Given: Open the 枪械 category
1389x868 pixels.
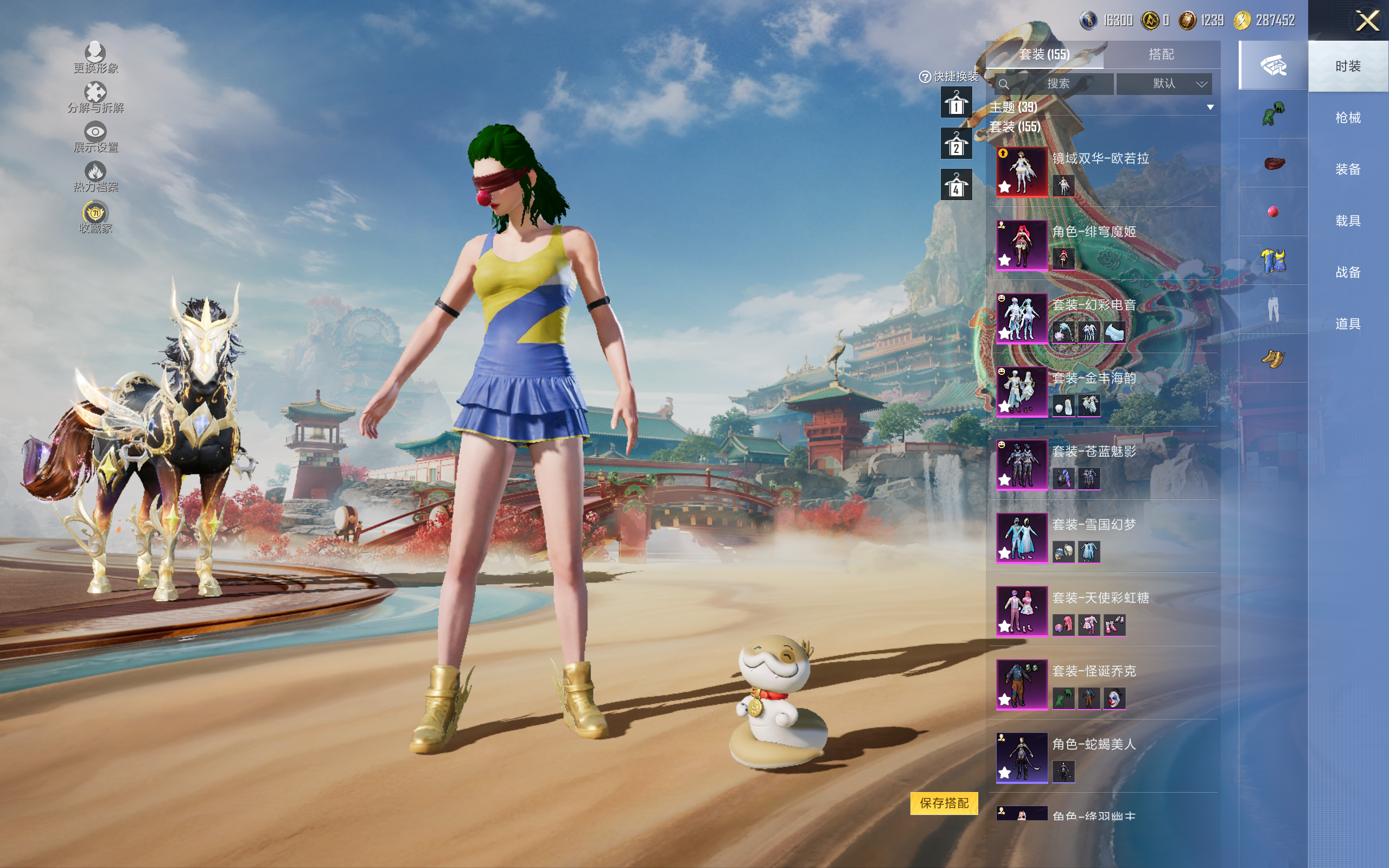Looking at the screenshot, I should (x=1347, y=118).
